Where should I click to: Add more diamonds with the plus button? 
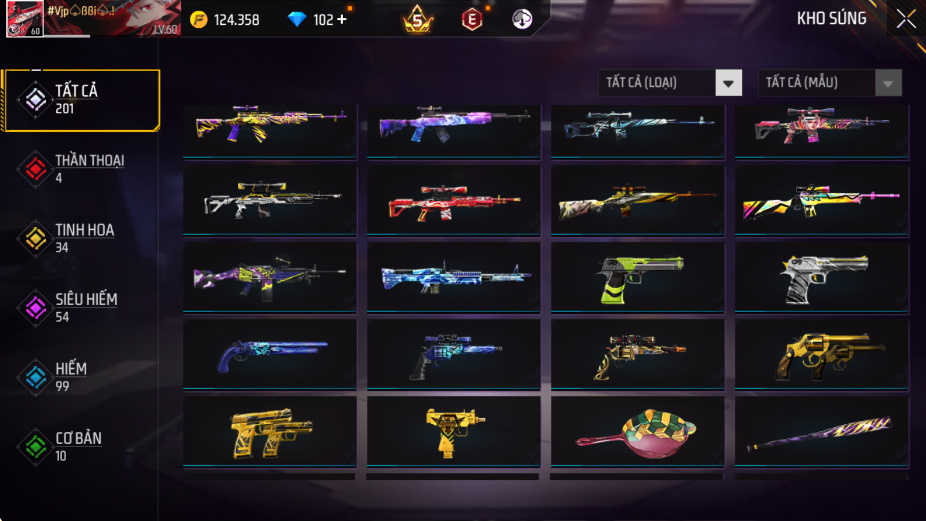[x=342, y=20]
